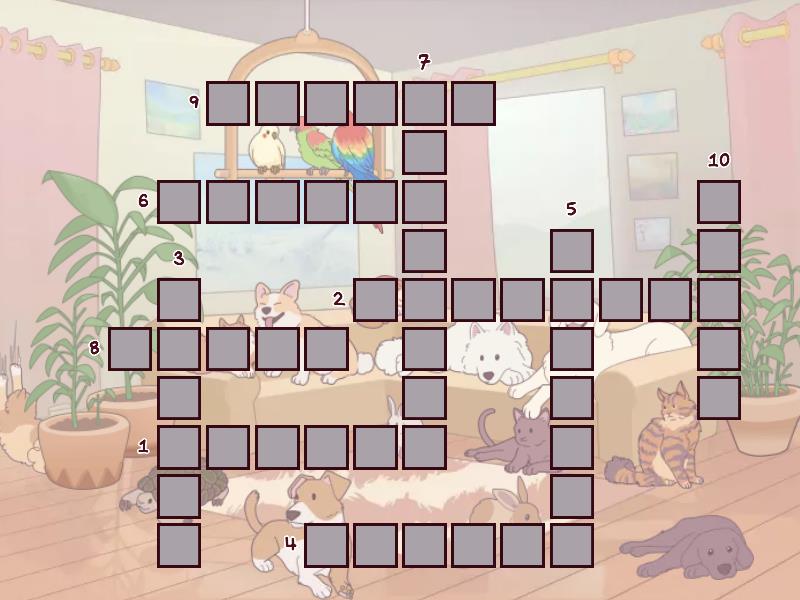Click the first square of word 8

click(x=130, y=348)
